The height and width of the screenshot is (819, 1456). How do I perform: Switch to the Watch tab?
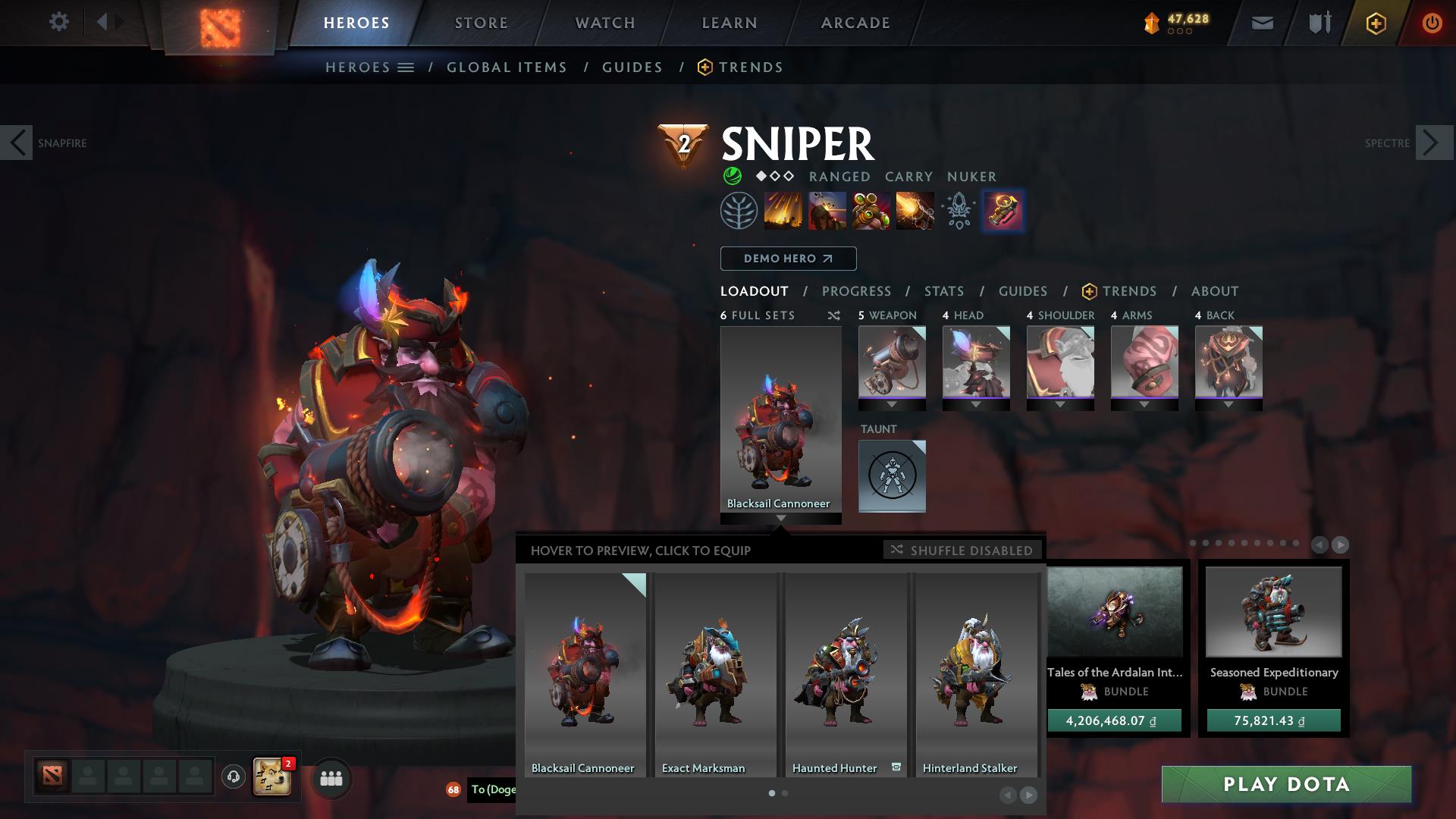click(604, 23)
